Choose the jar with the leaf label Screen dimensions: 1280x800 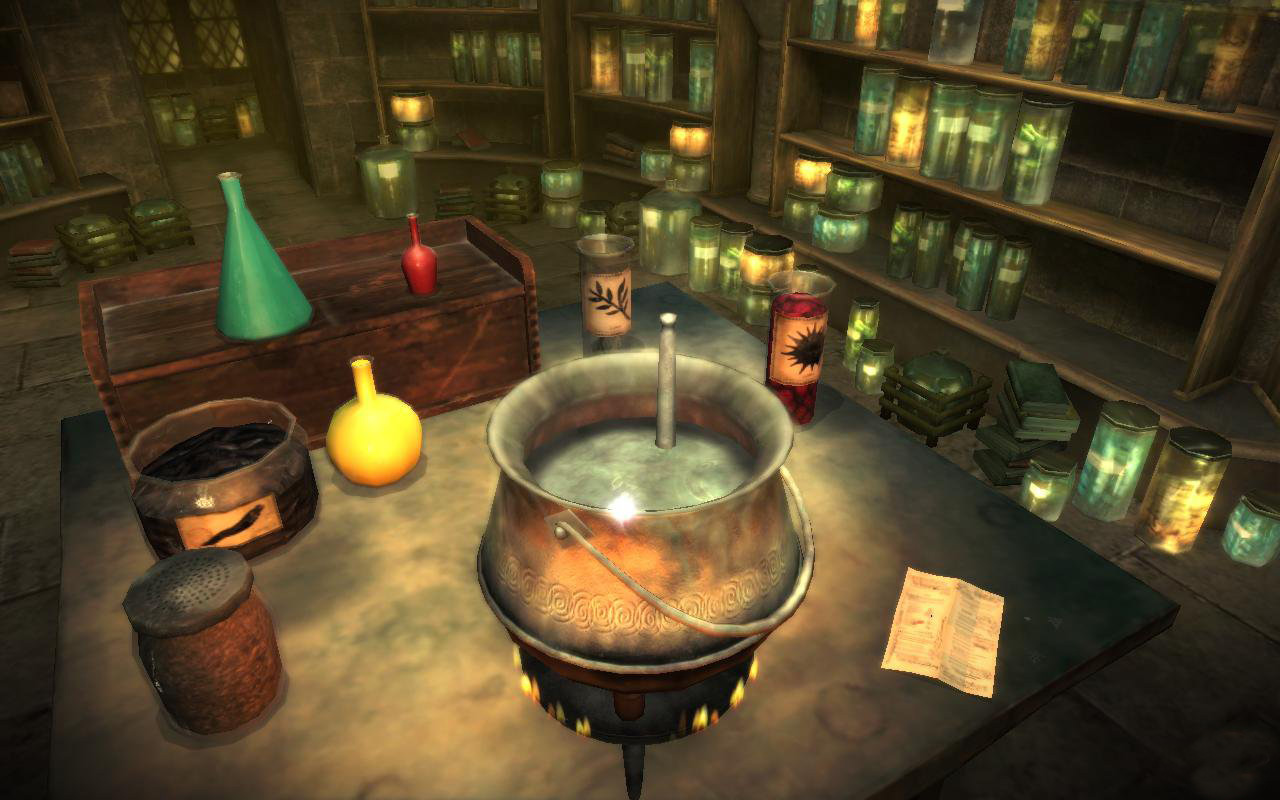[606, 297]
